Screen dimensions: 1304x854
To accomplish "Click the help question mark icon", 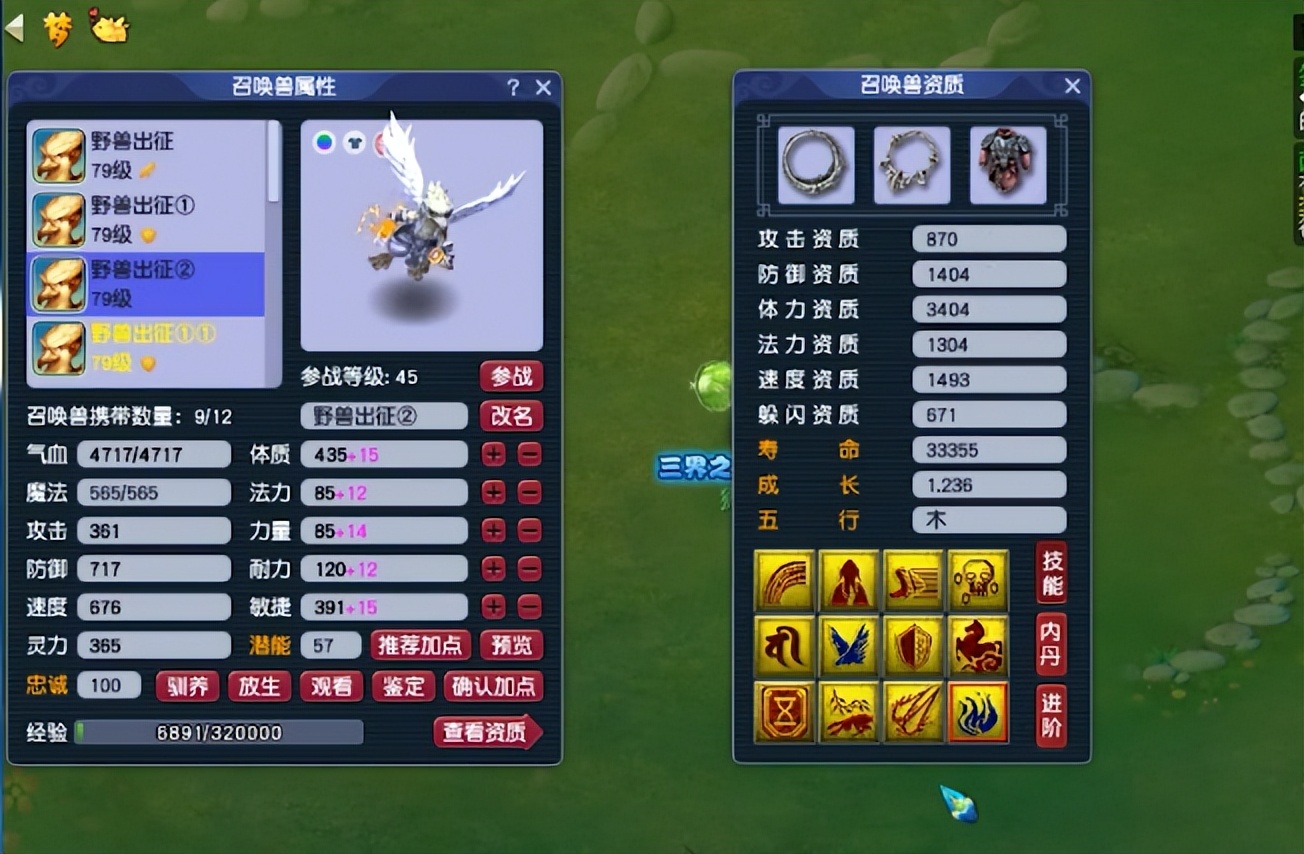I will pos(513,88).
